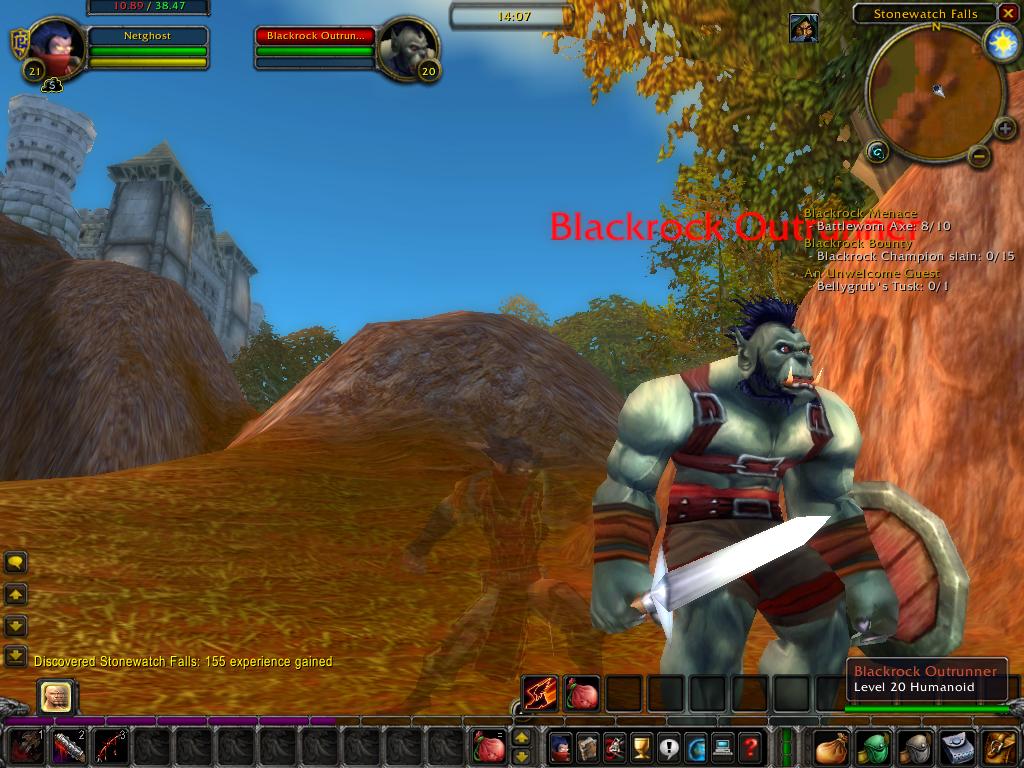Activate the action bar slot 3 ability
The image size is (1024, 768).
[x=111, y=747]
